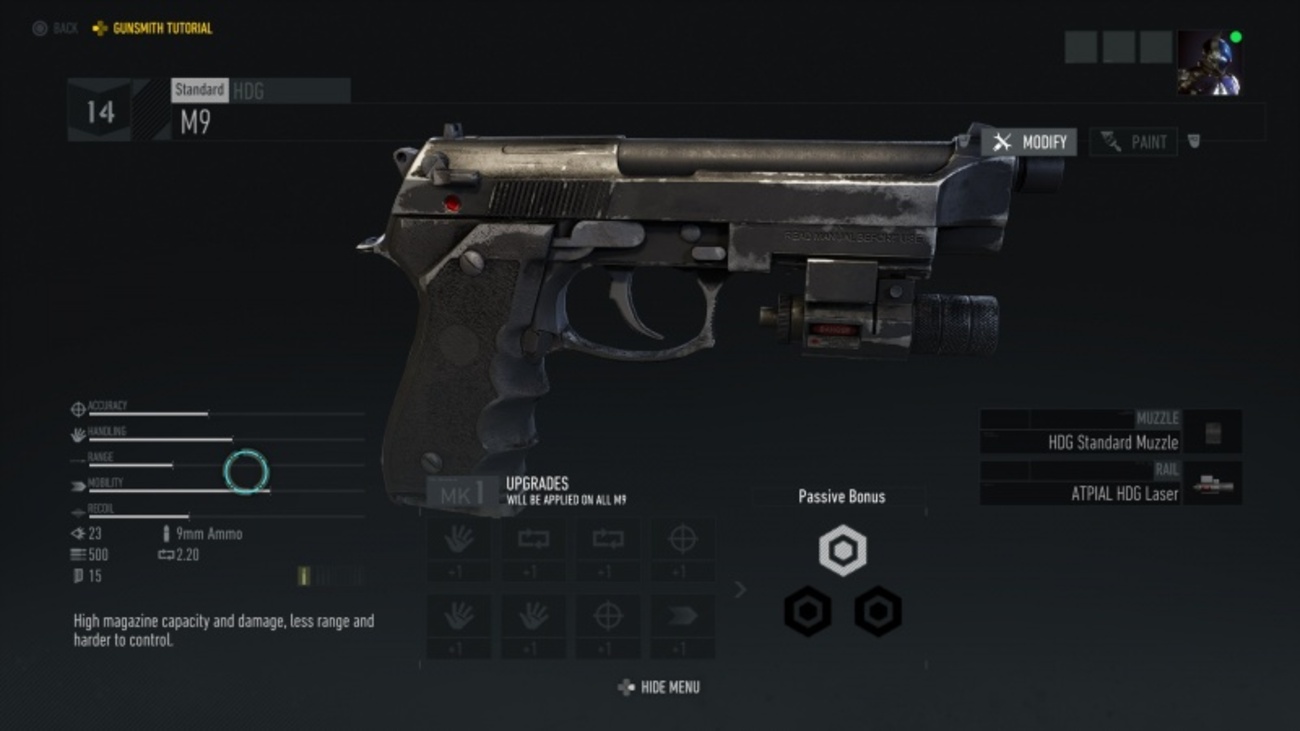This screenshot has height=731, width=1300.
Task: Select the accuracy +1 upgrade in top row
Action: click(682, 540)
